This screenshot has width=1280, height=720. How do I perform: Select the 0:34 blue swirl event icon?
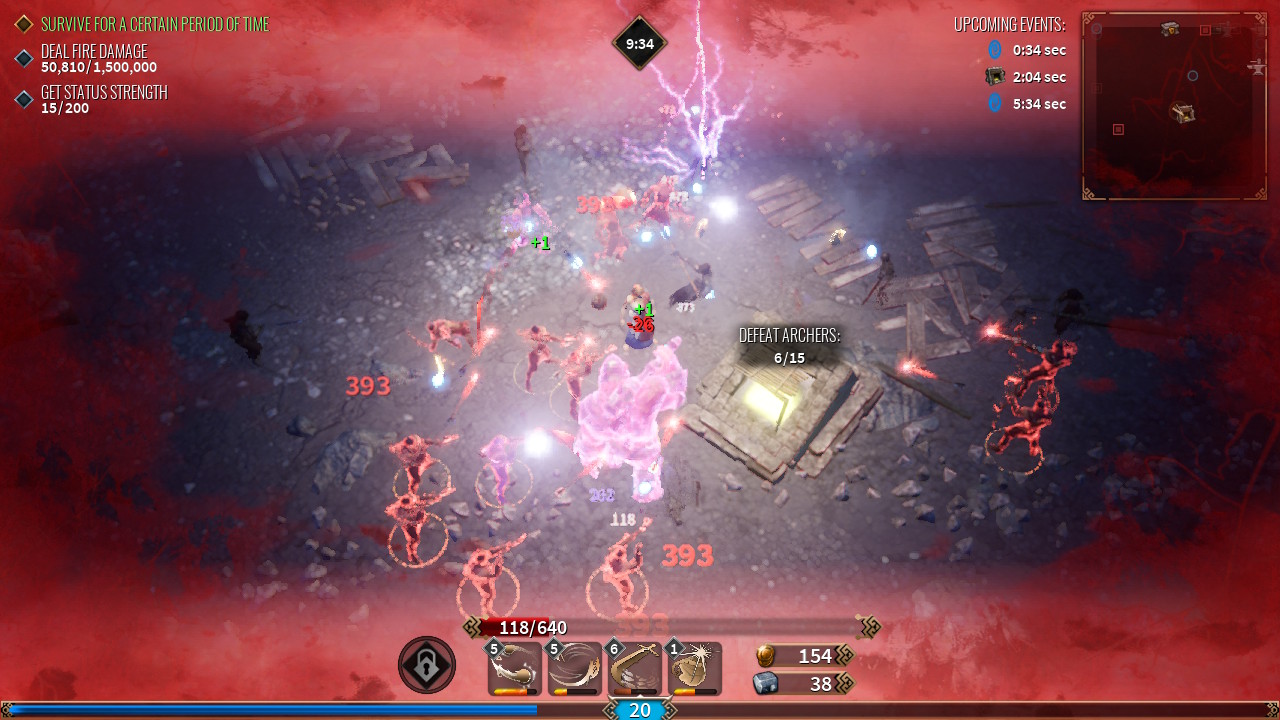(x=995, y=49)
